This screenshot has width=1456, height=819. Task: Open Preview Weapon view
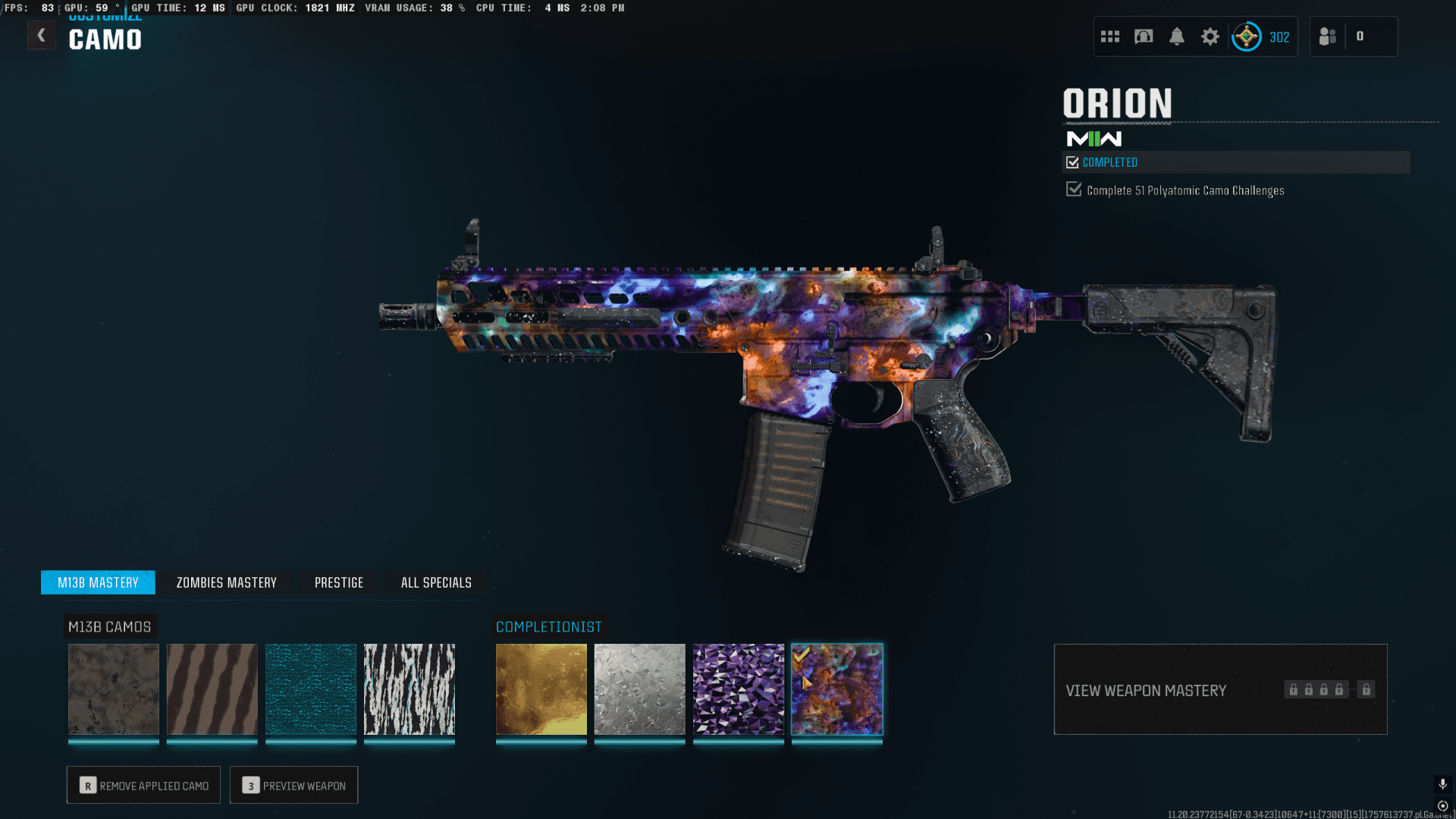point(293,786)
